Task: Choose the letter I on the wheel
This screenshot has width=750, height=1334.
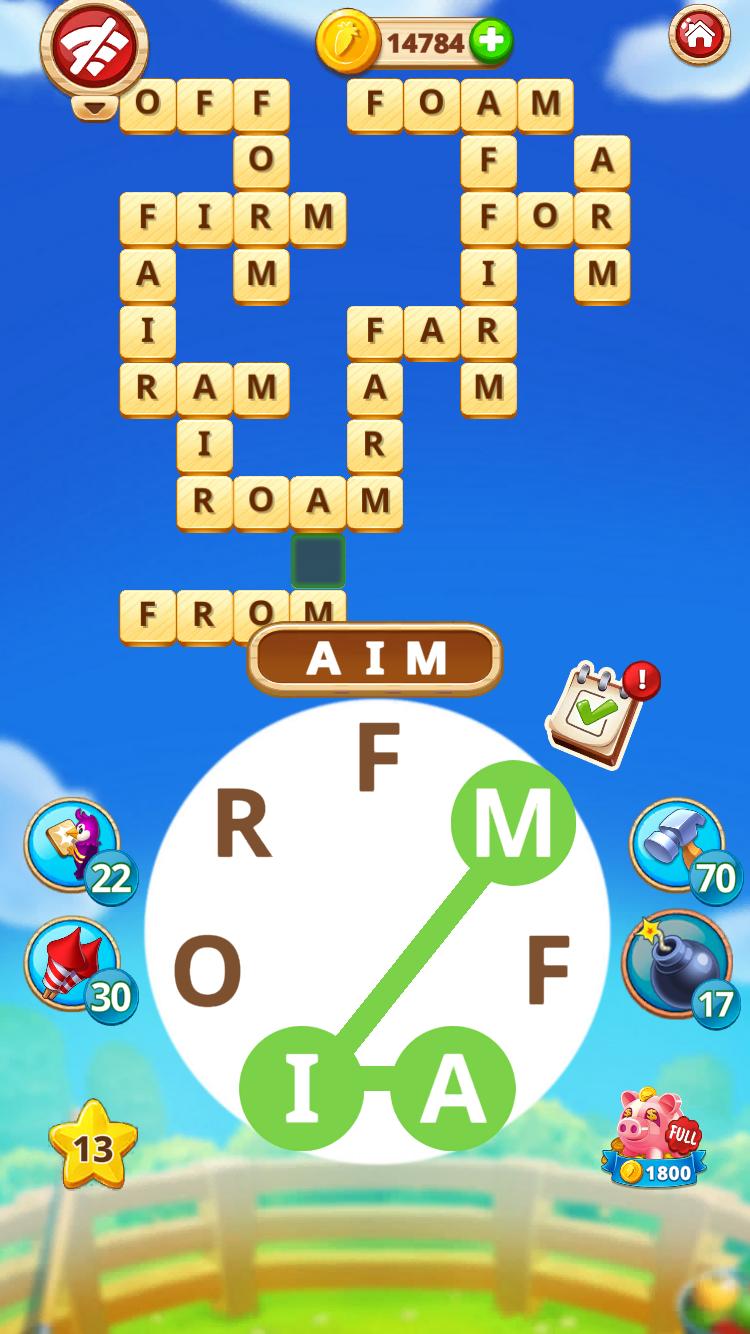Action: [x=301, y=1088]
